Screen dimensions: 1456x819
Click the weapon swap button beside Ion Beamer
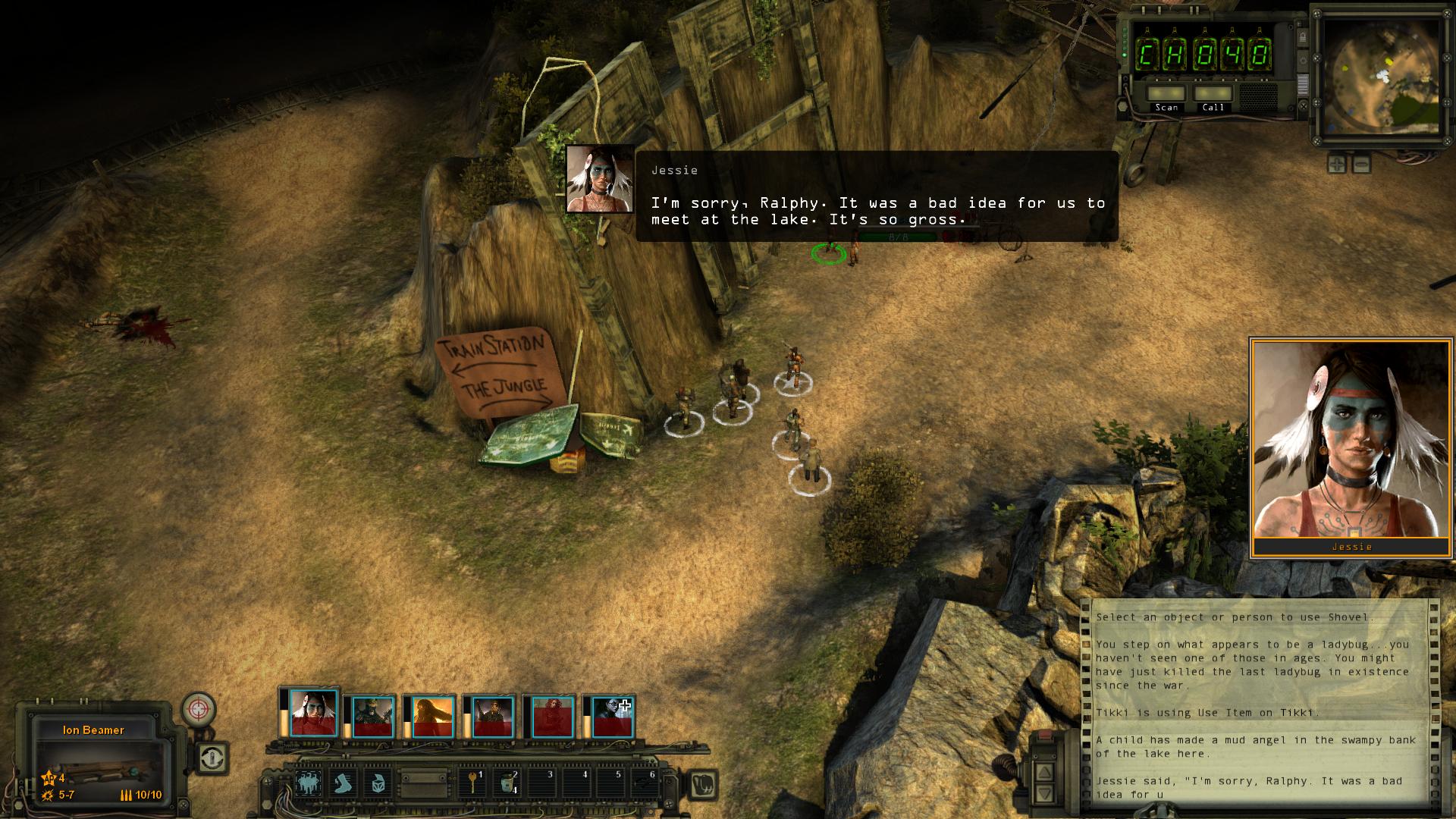point(213,757)
